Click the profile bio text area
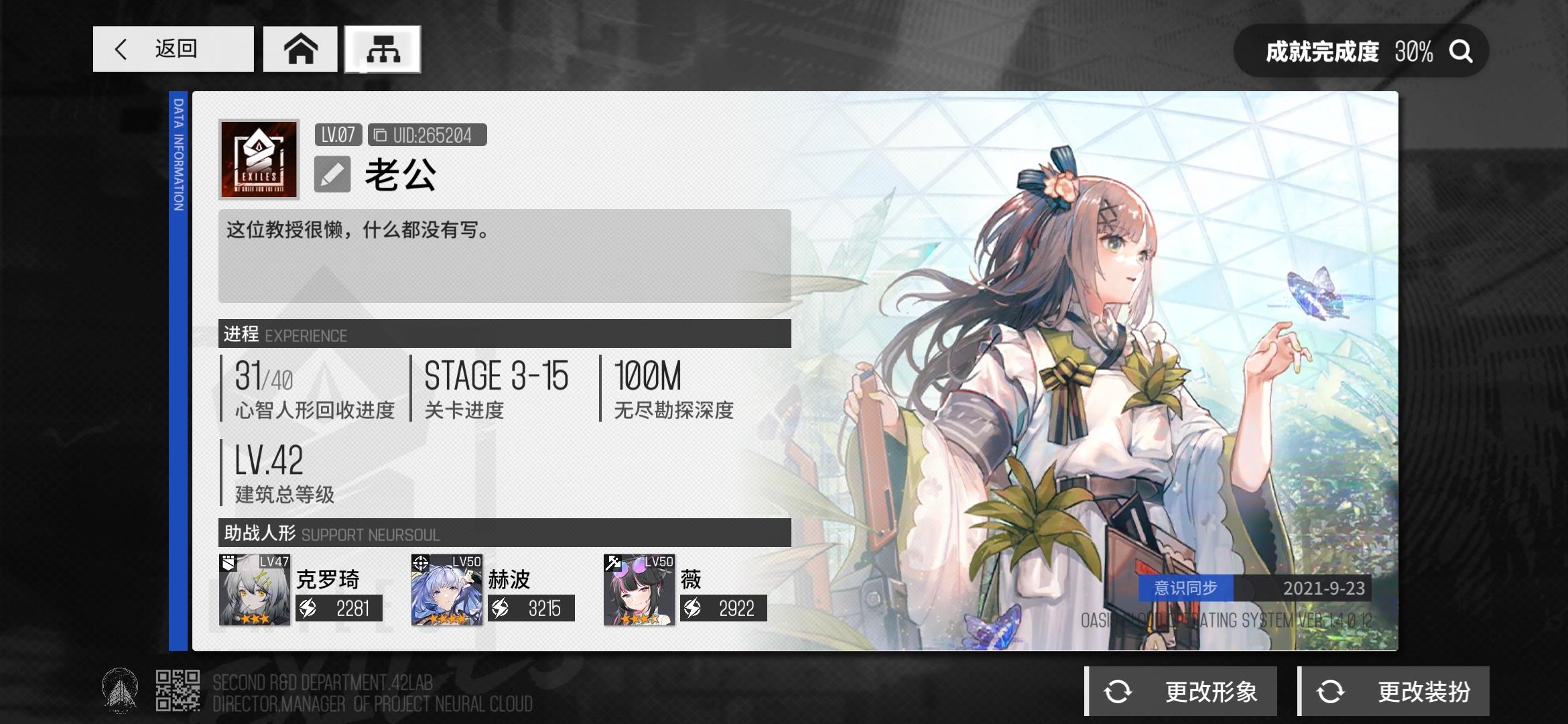The height and width of the screenshot is (724, 1568). click(x=503, y=255)
